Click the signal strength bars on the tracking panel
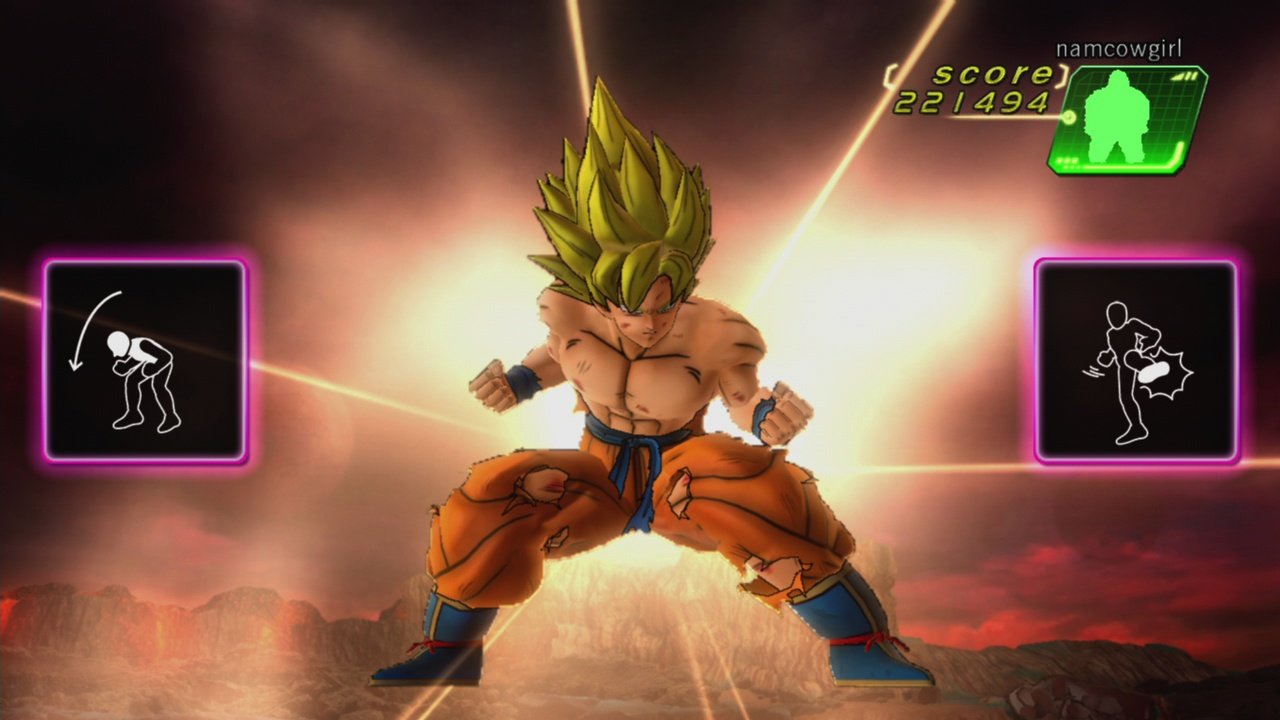 [x=1185, y=75]
